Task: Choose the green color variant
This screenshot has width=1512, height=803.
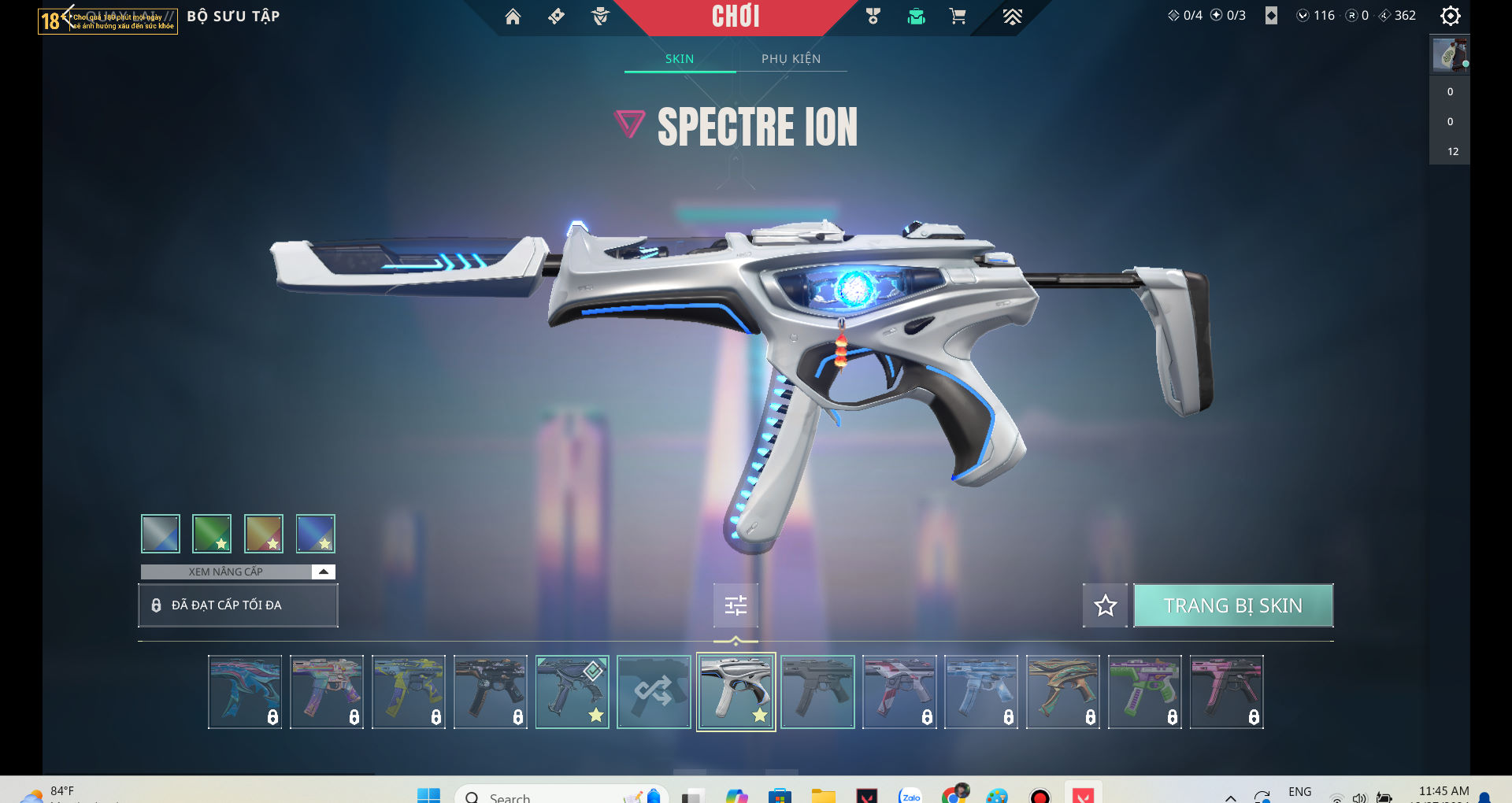Action: pos(212,534)
